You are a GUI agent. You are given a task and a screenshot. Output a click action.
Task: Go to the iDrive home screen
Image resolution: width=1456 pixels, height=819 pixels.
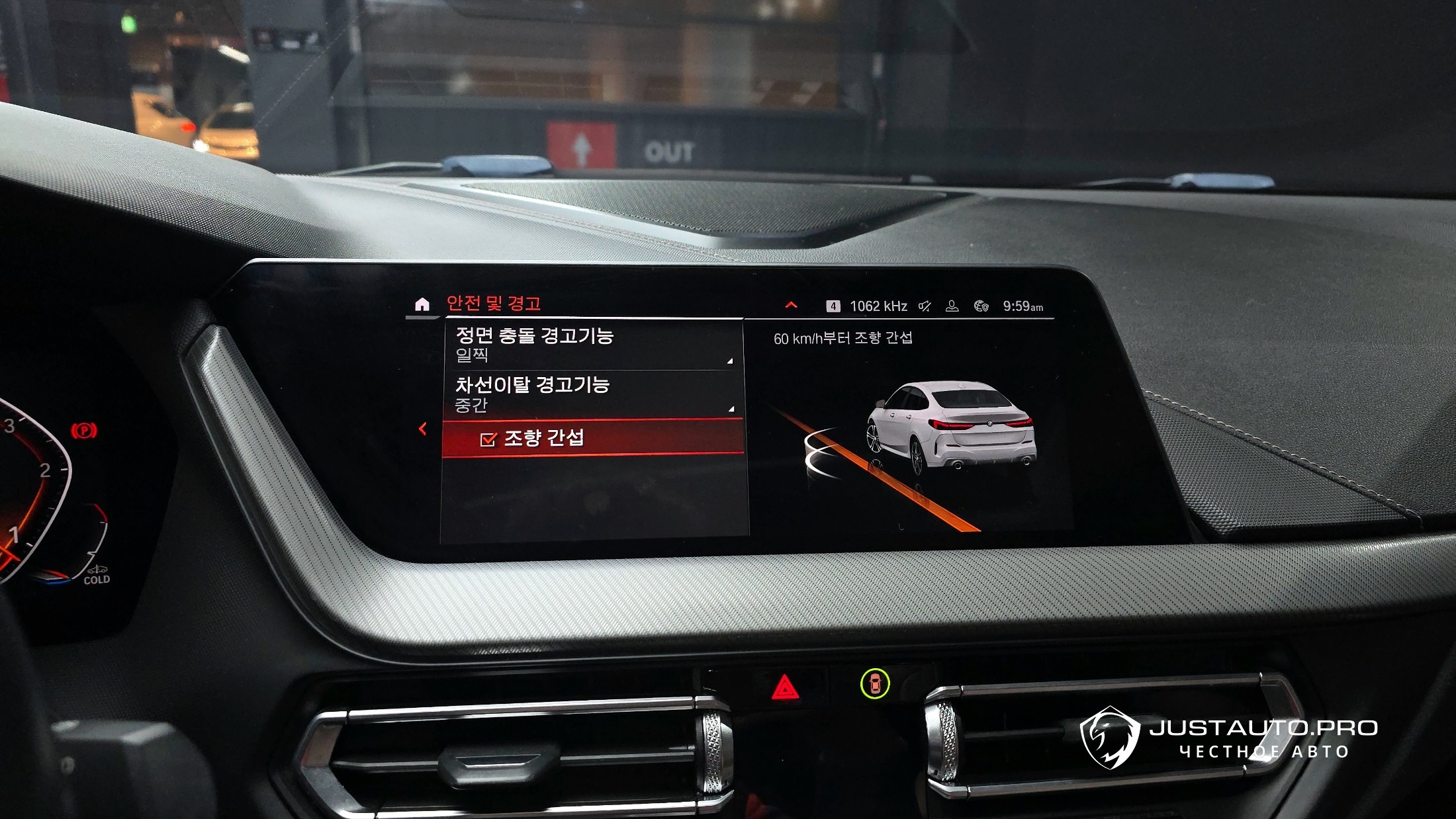[422, 304]
